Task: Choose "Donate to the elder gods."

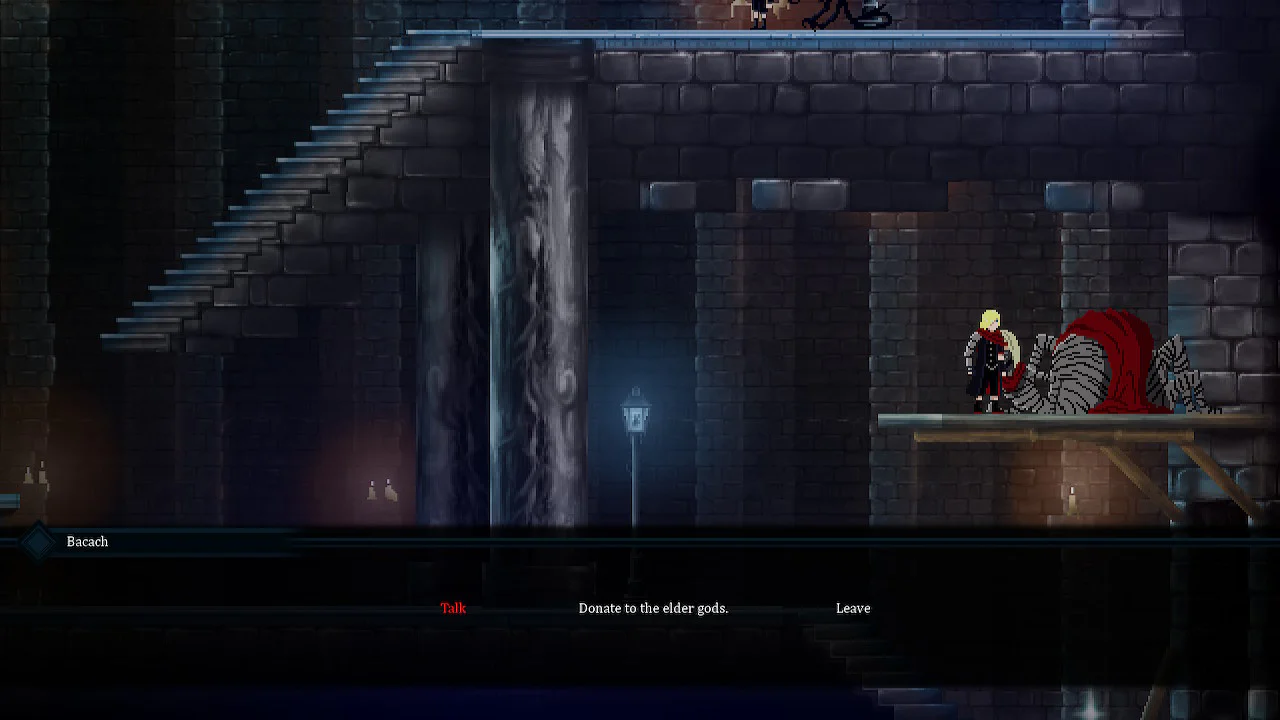Action: 653,607
